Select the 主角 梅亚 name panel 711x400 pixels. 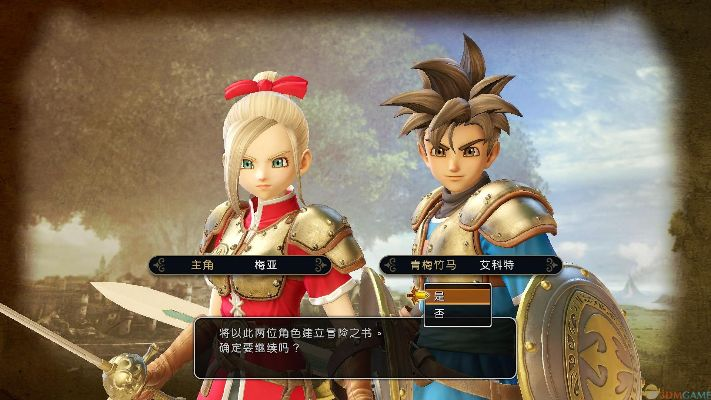click(x=240, y=265)
